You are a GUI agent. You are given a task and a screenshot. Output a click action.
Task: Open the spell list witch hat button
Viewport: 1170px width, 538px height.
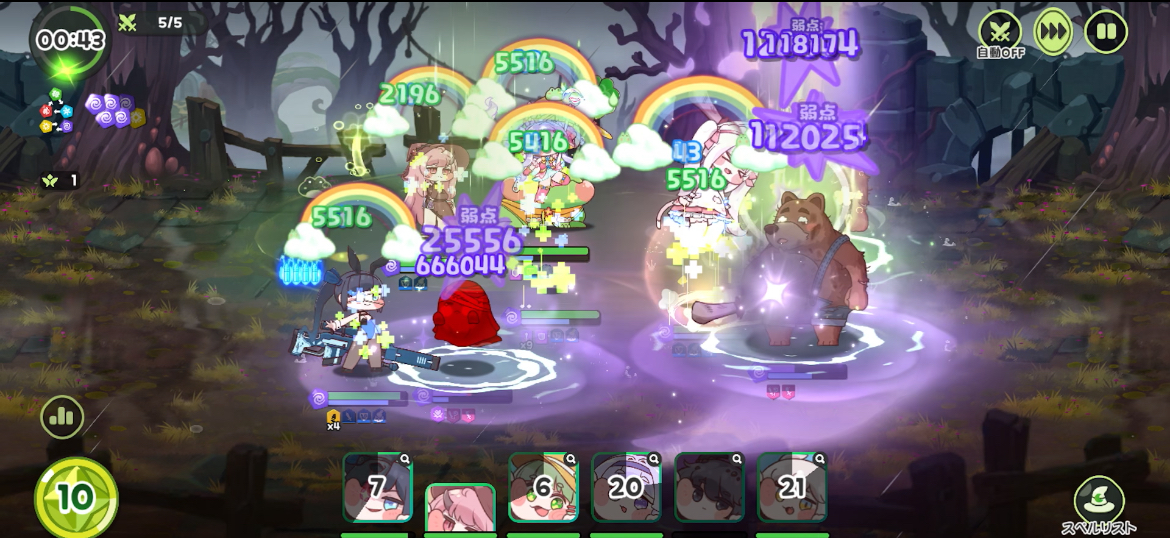pyautogui.click(x=1099, y=499)
